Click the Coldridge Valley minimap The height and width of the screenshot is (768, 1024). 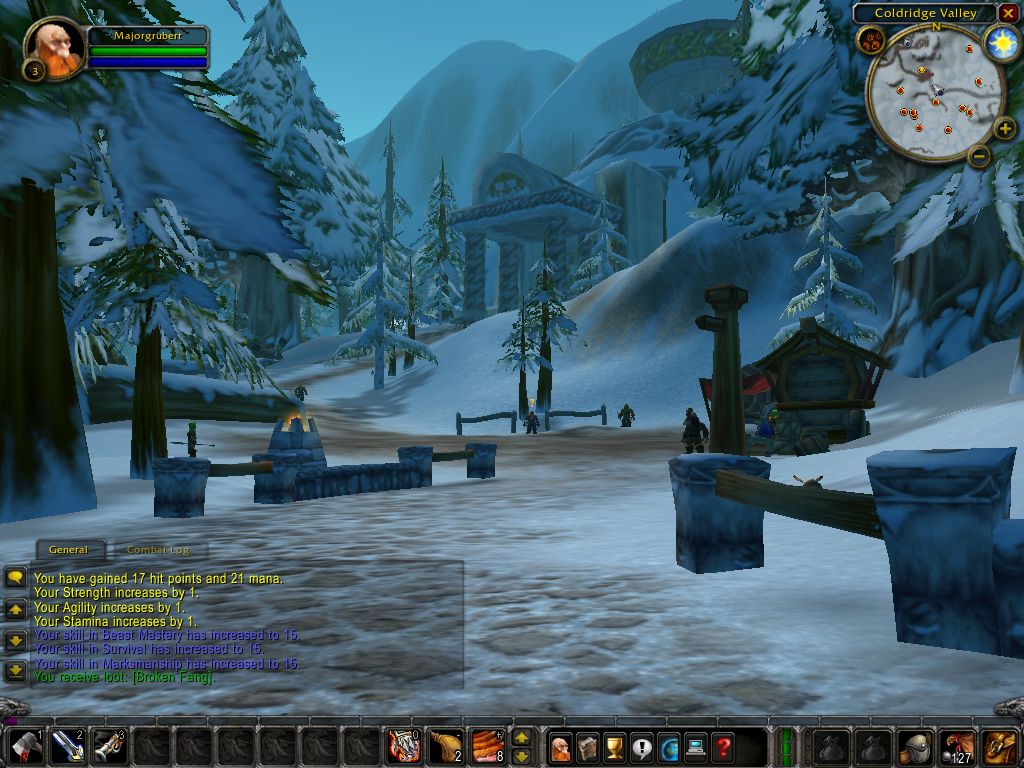[x=935, y=95]
